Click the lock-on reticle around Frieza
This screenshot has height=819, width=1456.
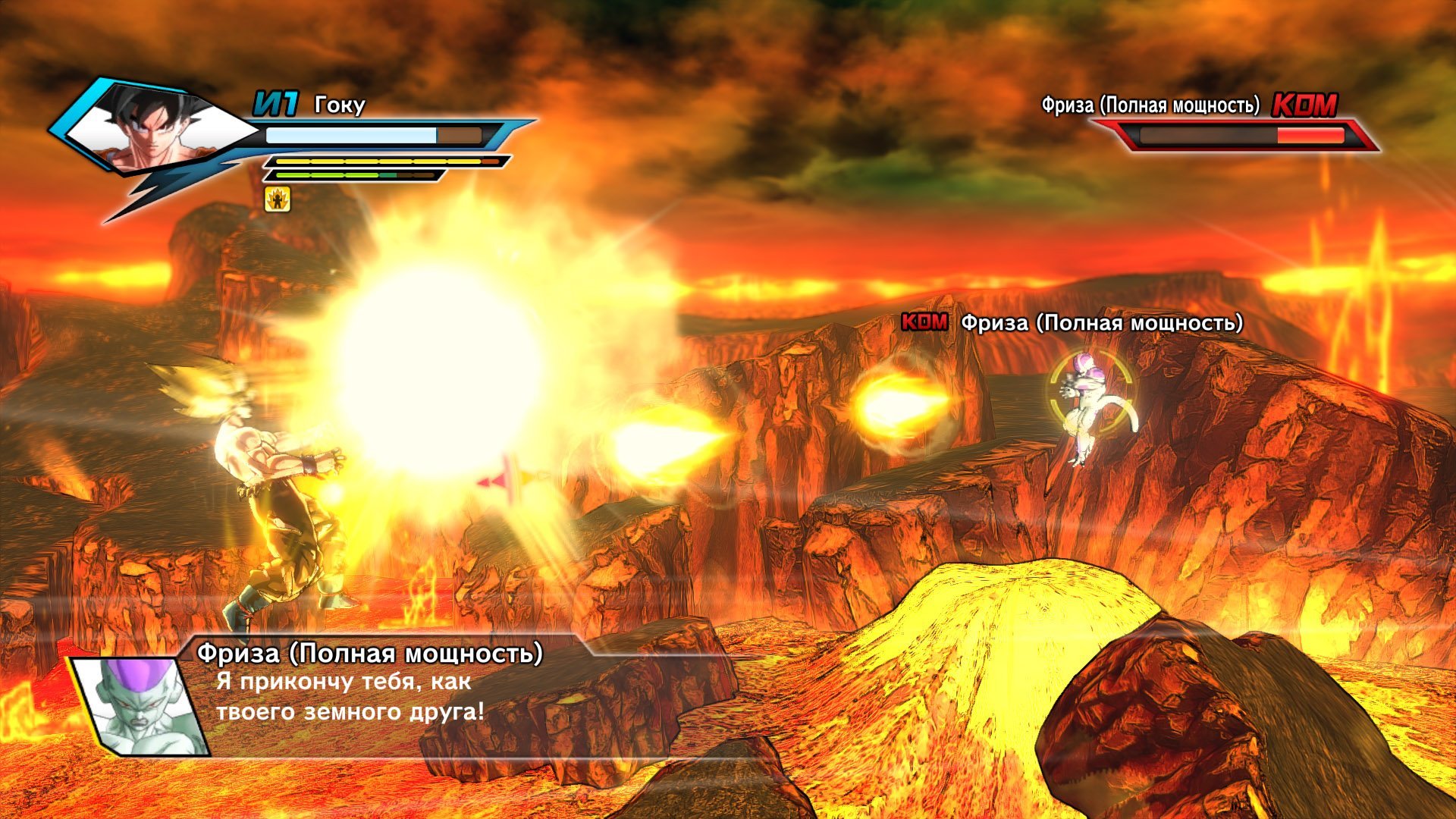[1090, 392]
